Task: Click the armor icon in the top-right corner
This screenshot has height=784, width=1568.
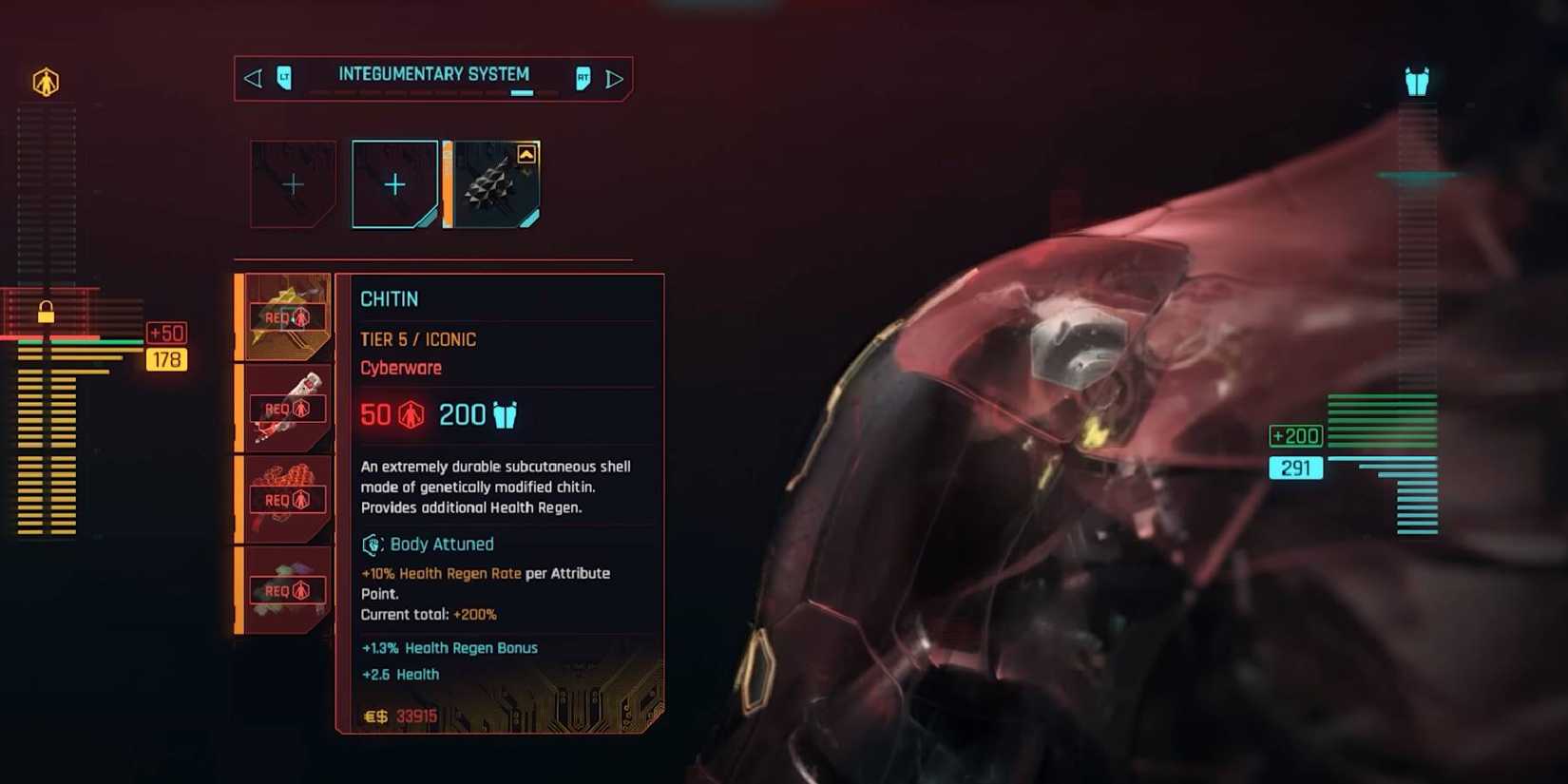Action: (1417, 81)
